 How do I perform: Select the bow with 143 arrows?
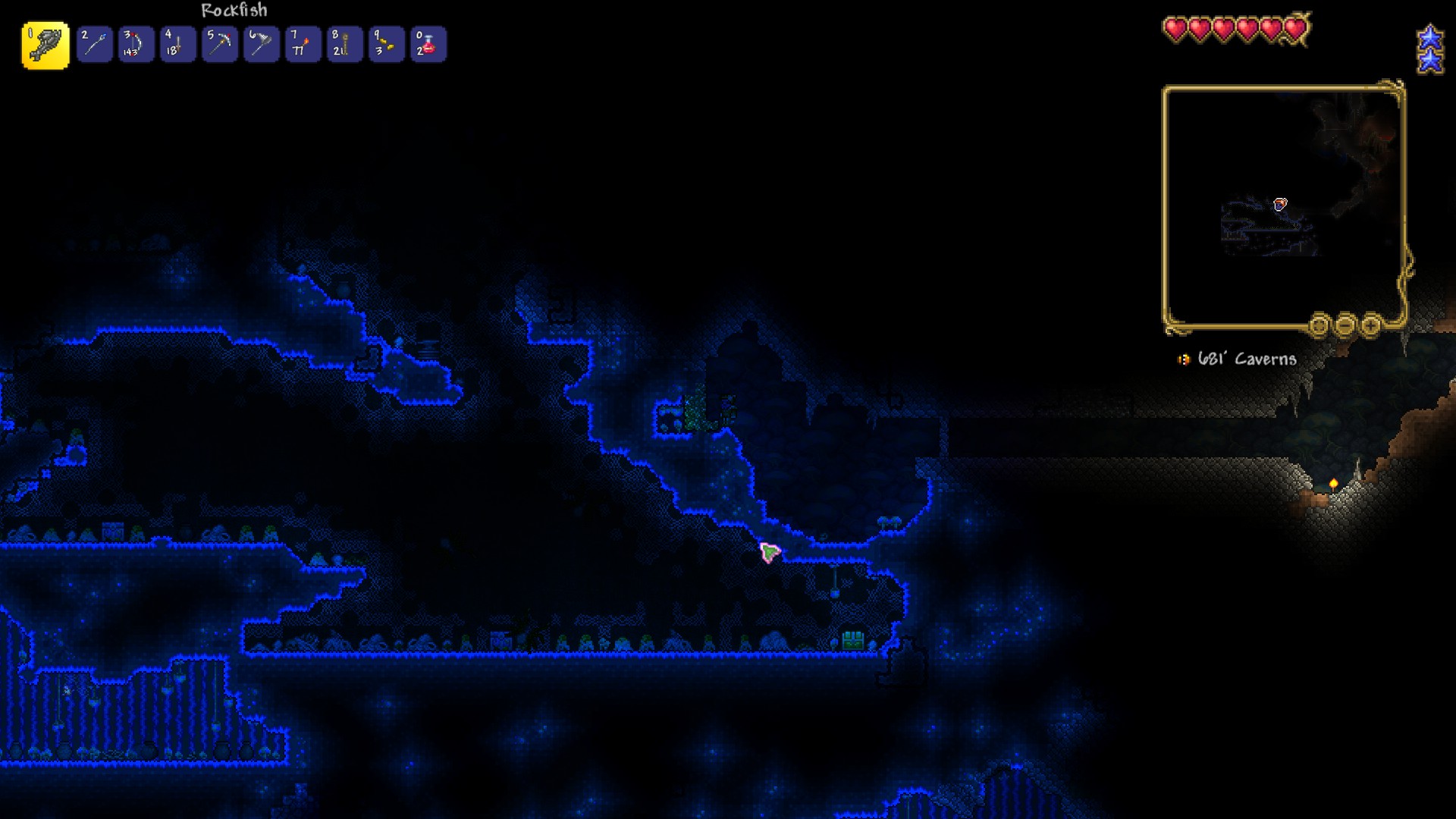coord(136,43)
